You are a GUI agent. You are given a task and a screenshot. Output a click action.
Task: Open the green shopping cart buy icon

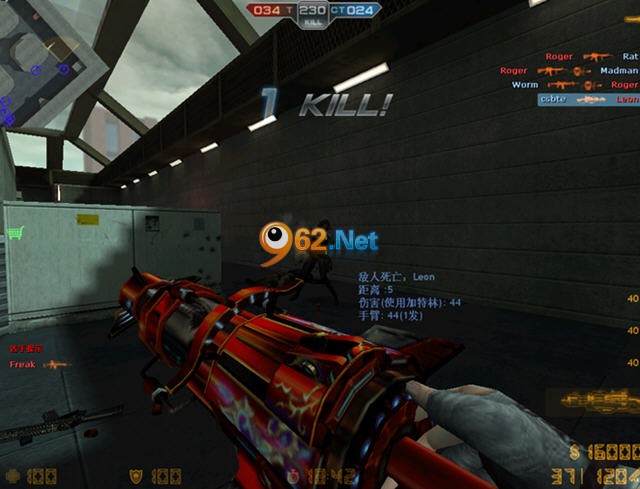pyautogui.click(x=15, y=233)
